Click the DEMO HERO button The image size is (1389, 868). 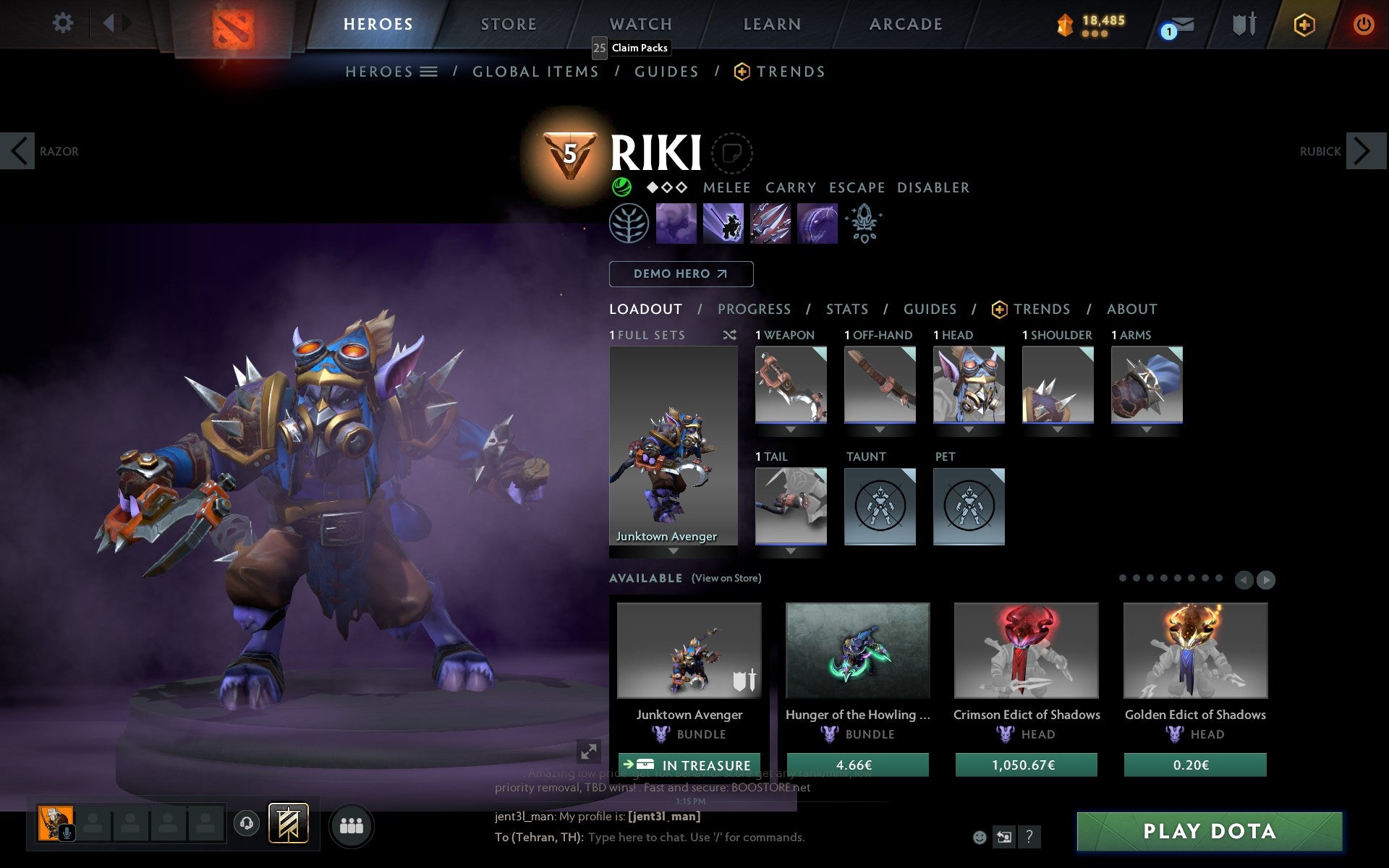(681, 274)
